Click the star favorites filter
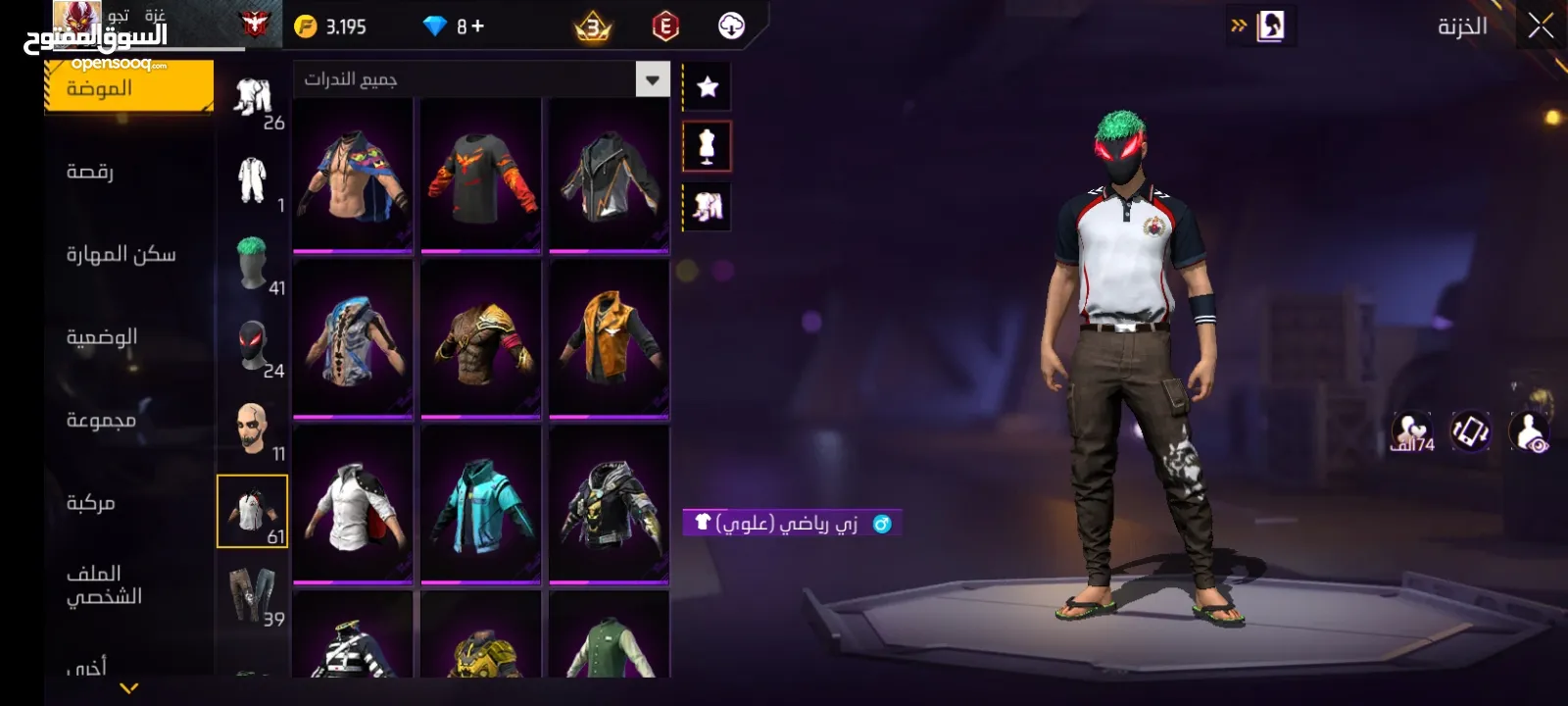Image resolution: width=1568 pixels, height=706 pixels. click(707, 86)
